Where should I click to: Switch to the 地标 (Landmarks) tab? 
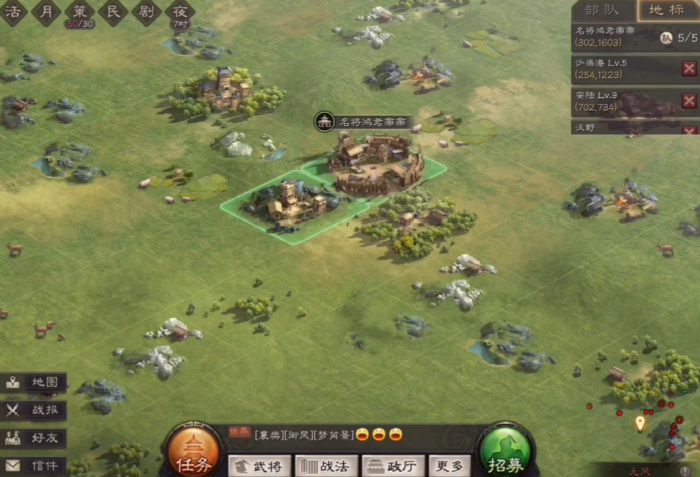coord(667,11)
